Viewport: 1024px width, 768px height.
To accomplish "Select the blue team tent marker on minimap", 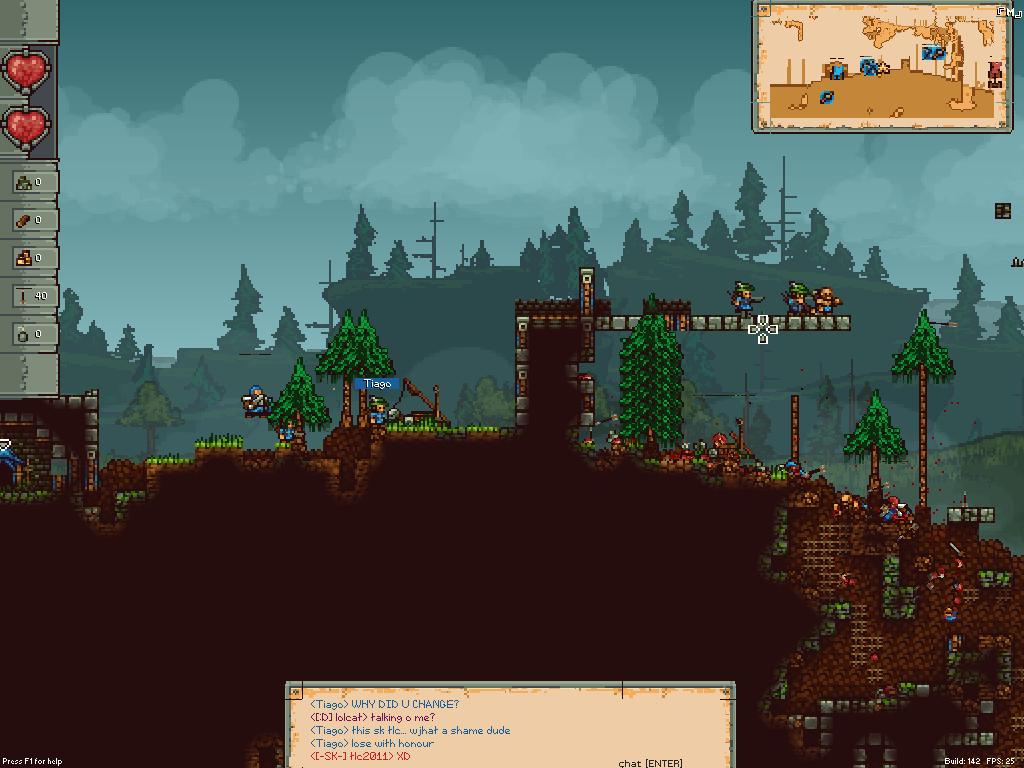I will coord(837,70).
